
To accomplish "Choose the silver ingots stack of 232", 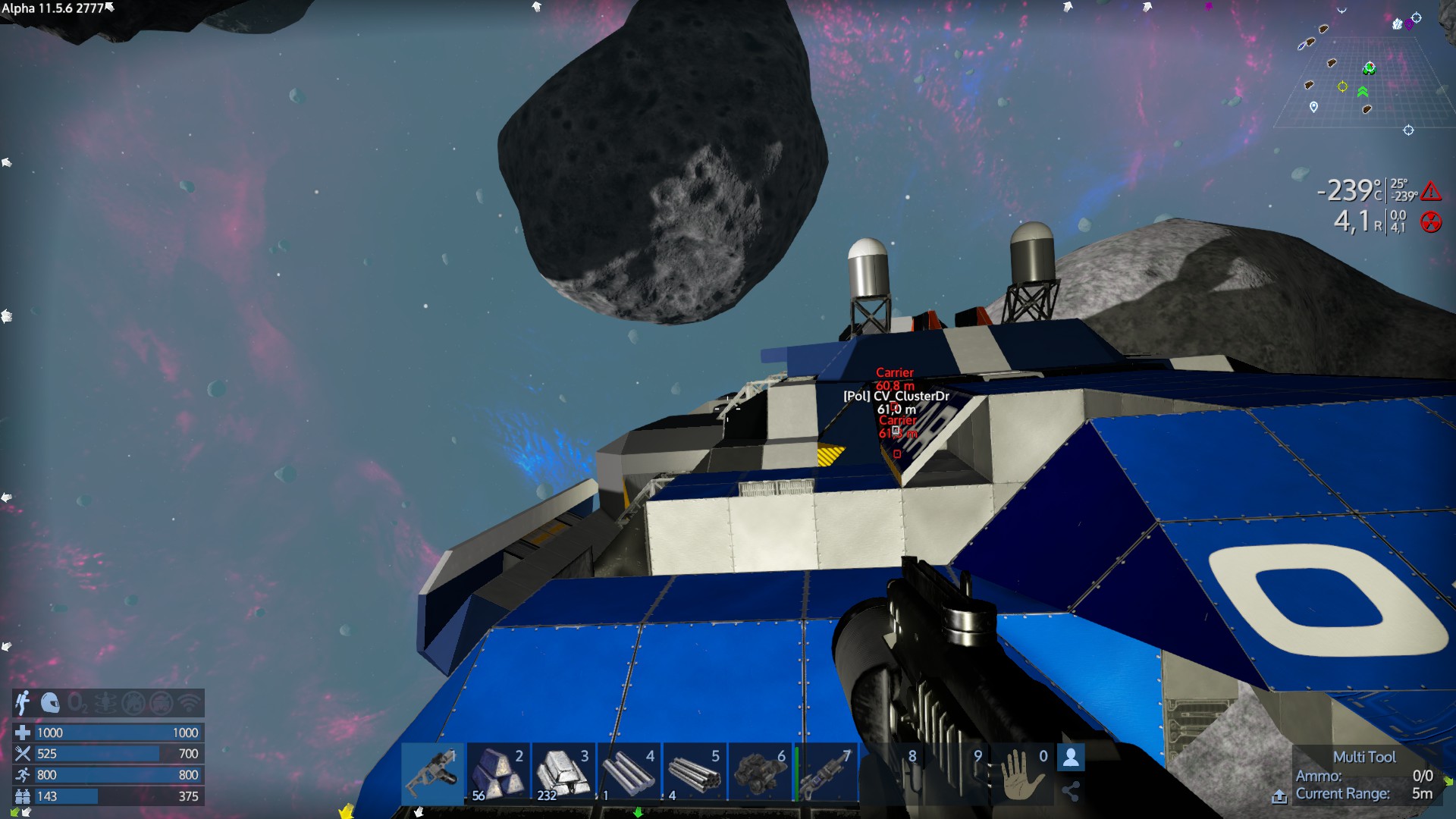I will [563, 772].
